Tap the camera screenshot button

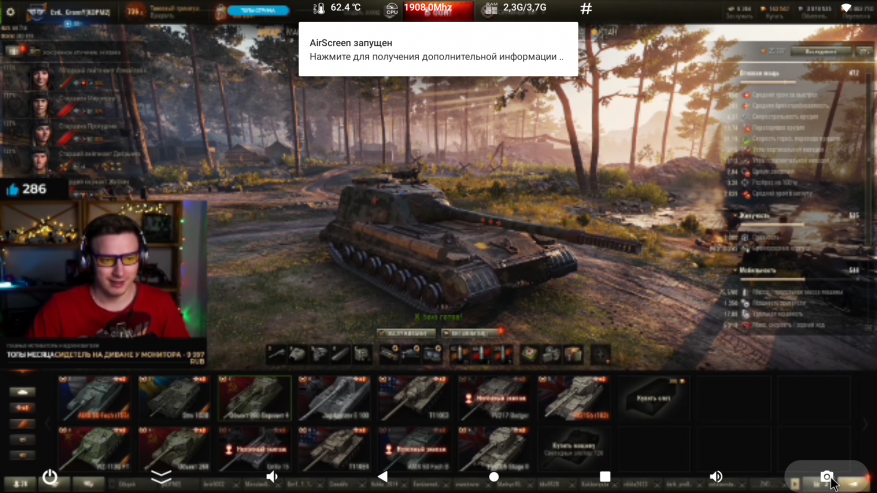pyautogui.click(x=826, y=477)
